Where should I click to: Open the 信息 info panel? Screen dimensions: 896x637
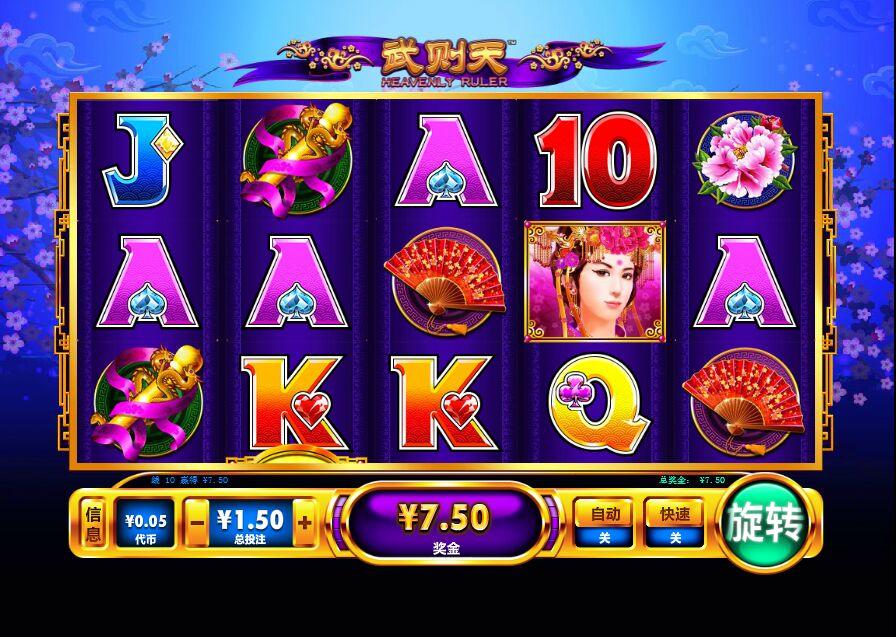(94, 524)
